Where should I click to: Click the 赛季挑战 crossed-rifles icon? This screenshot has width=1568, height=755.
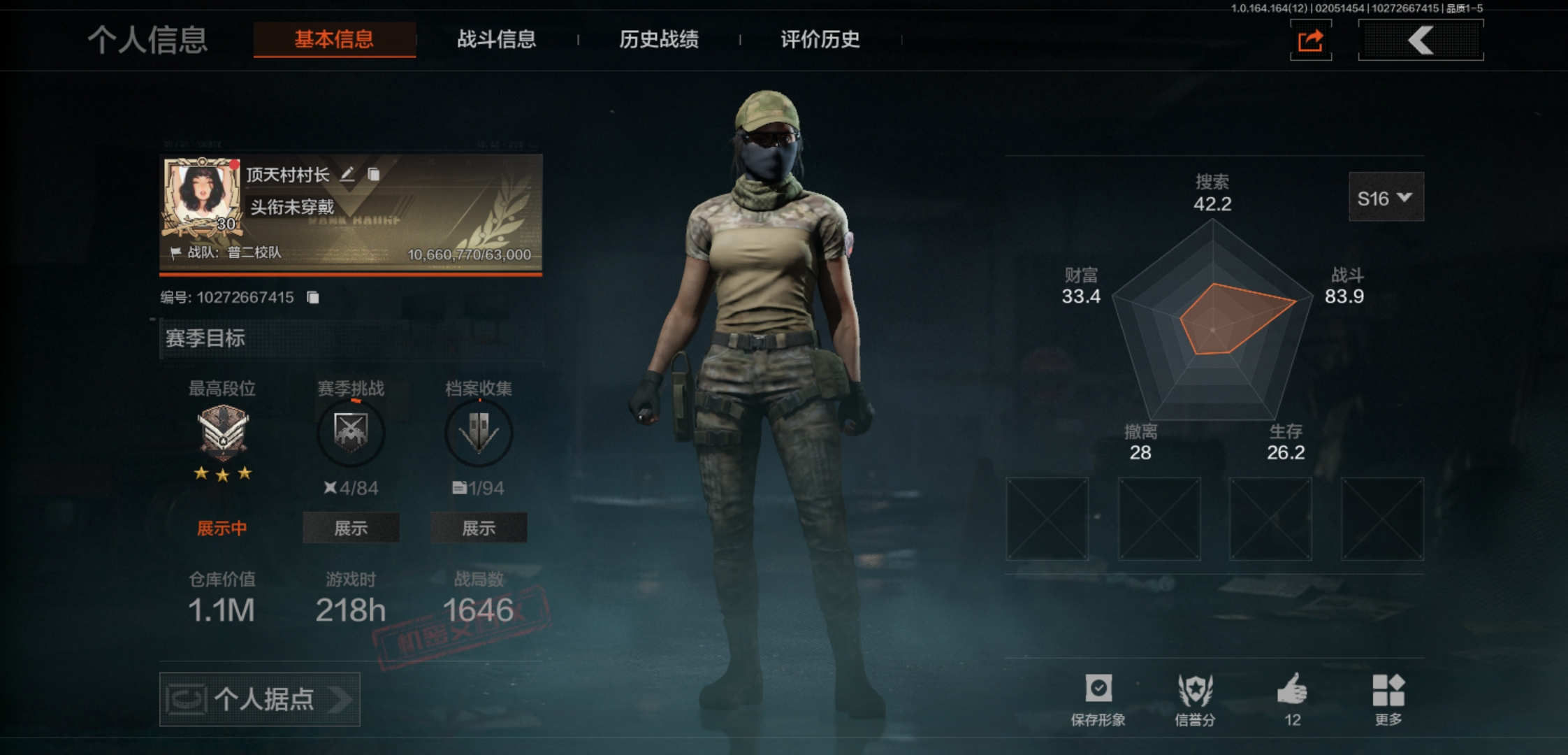[351, 433]
